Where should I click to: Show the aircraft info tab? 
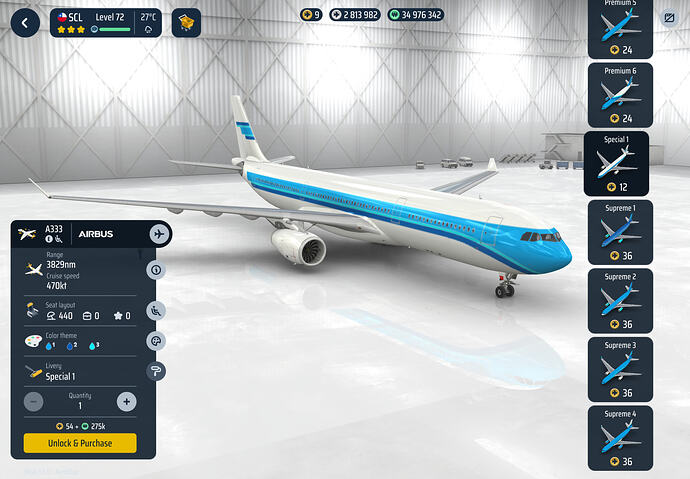point(157,269)
